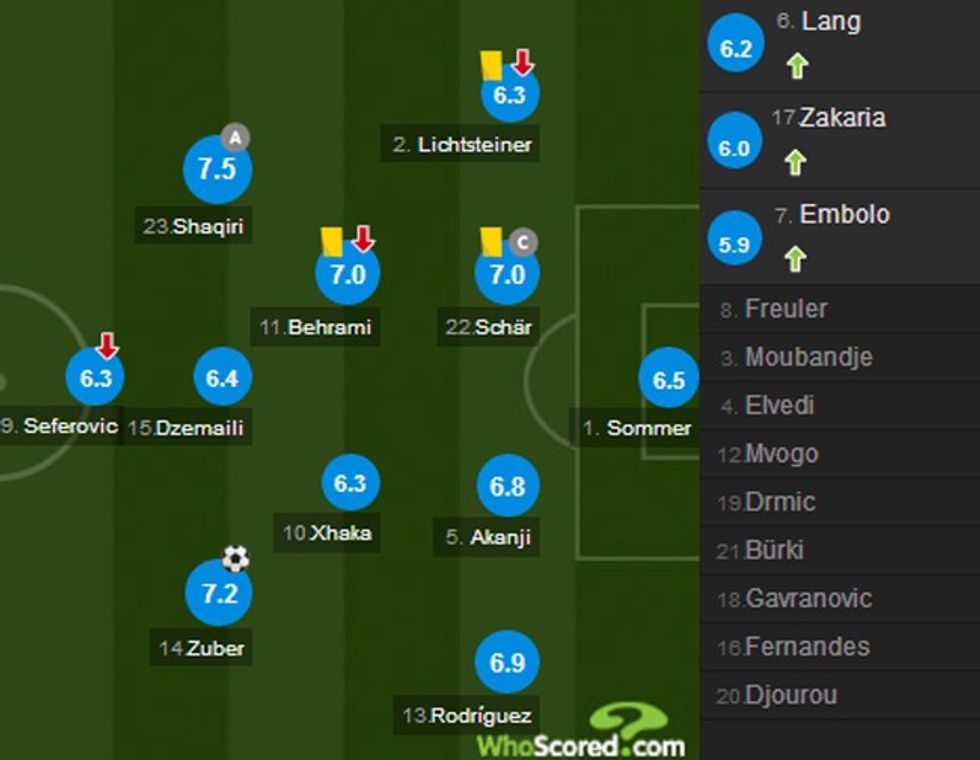
Task: Click Lichtsteiner's player marker
Action: [509, 95]
